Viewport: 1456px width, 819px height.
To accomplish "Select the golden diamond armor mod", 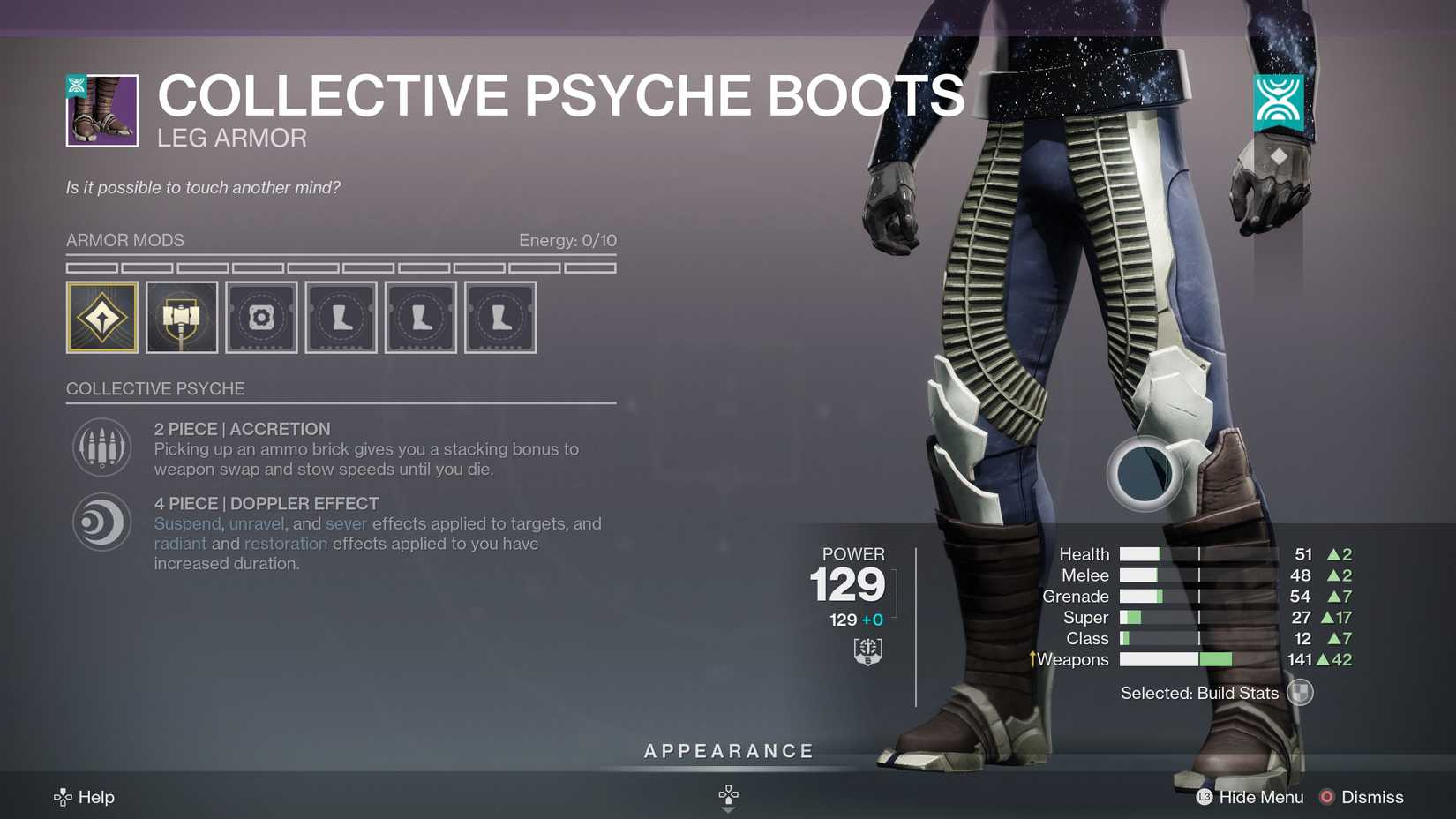I will point(101,316).
